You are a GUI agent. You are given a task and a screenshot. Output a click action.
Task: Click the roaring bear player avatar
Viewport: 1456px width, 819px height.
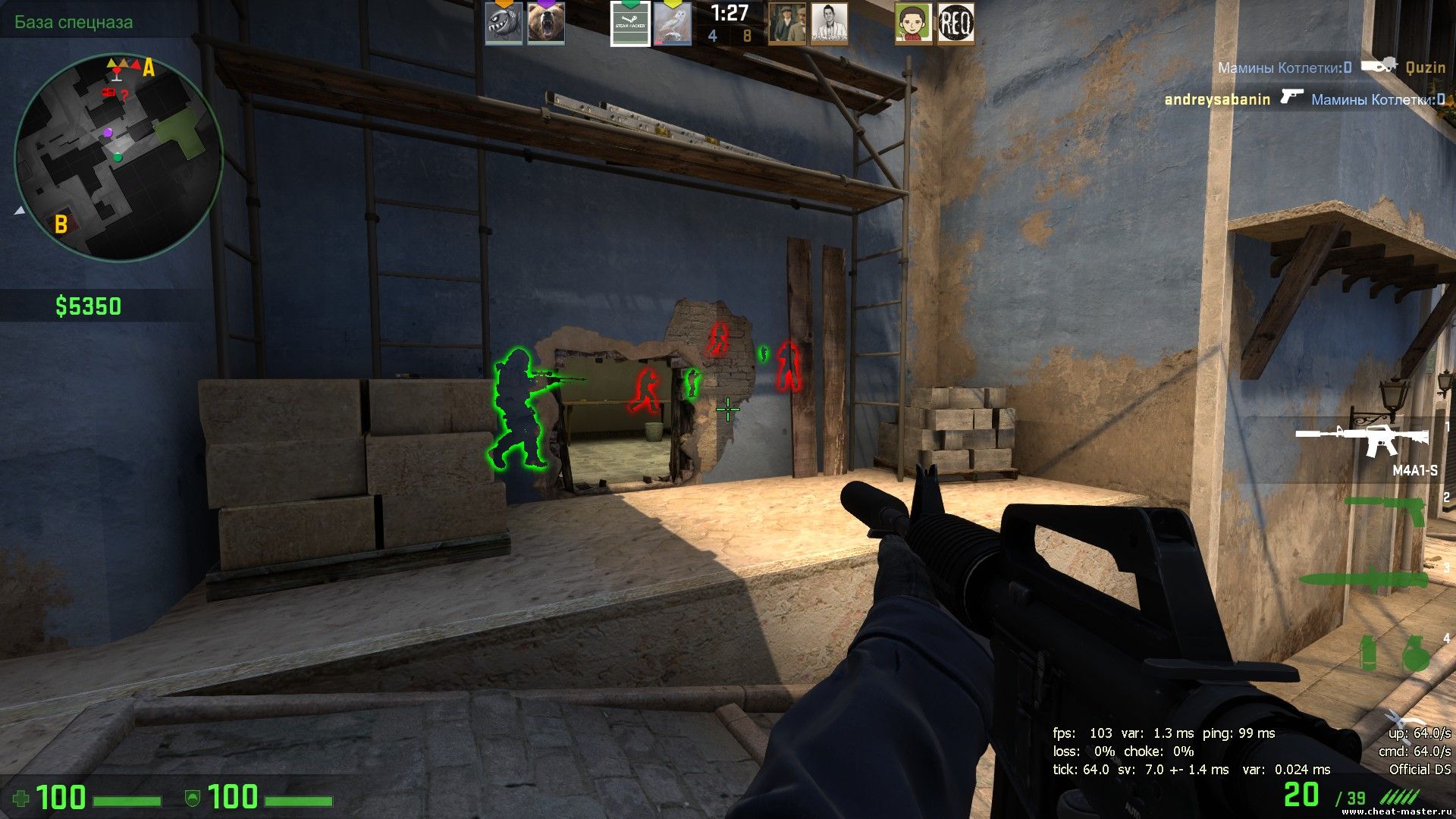(x=546, y=24)
